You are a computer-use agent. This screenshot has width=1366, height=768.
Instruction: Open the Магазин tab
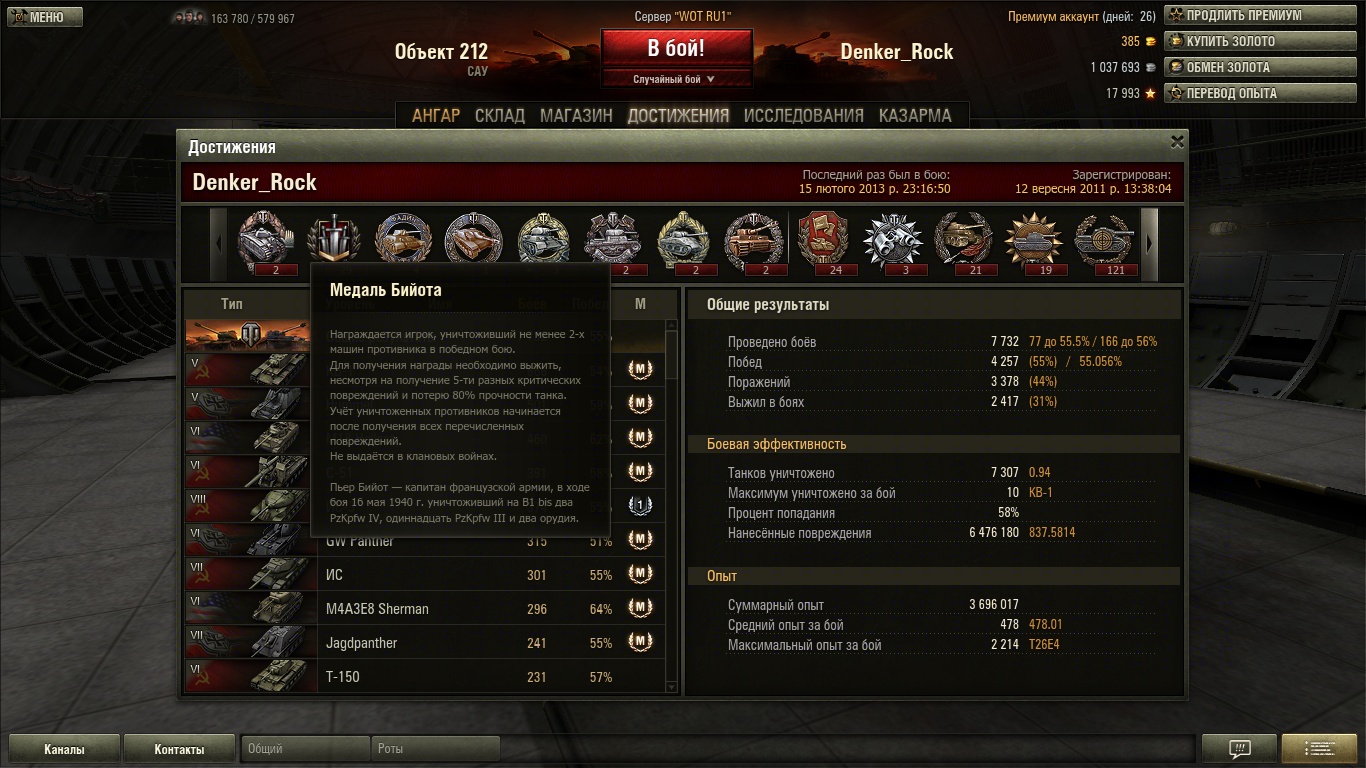576,115
